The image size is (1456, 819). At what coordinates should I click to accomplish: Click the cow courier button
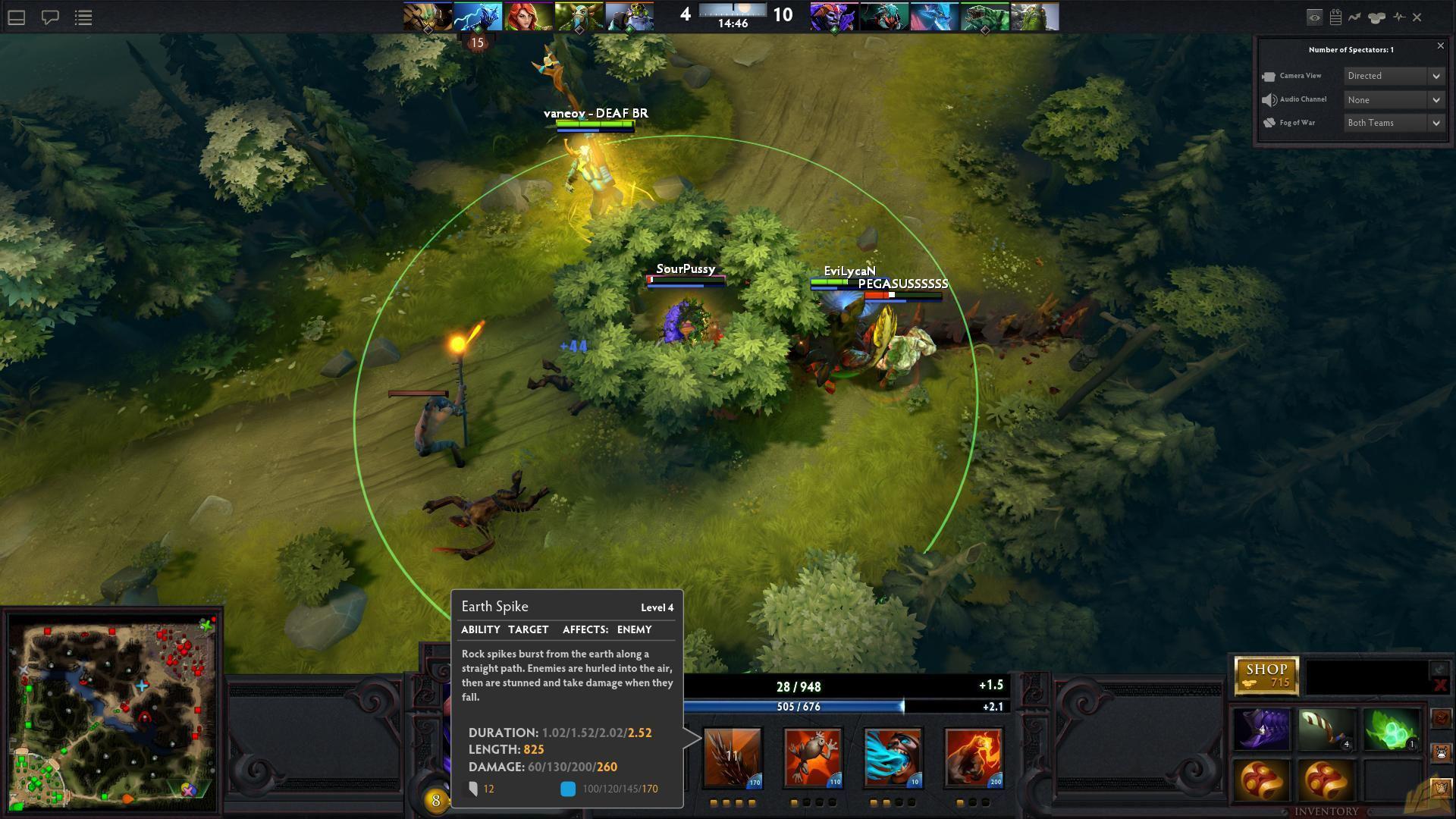pyautogui.click(x=1441, y=753)
